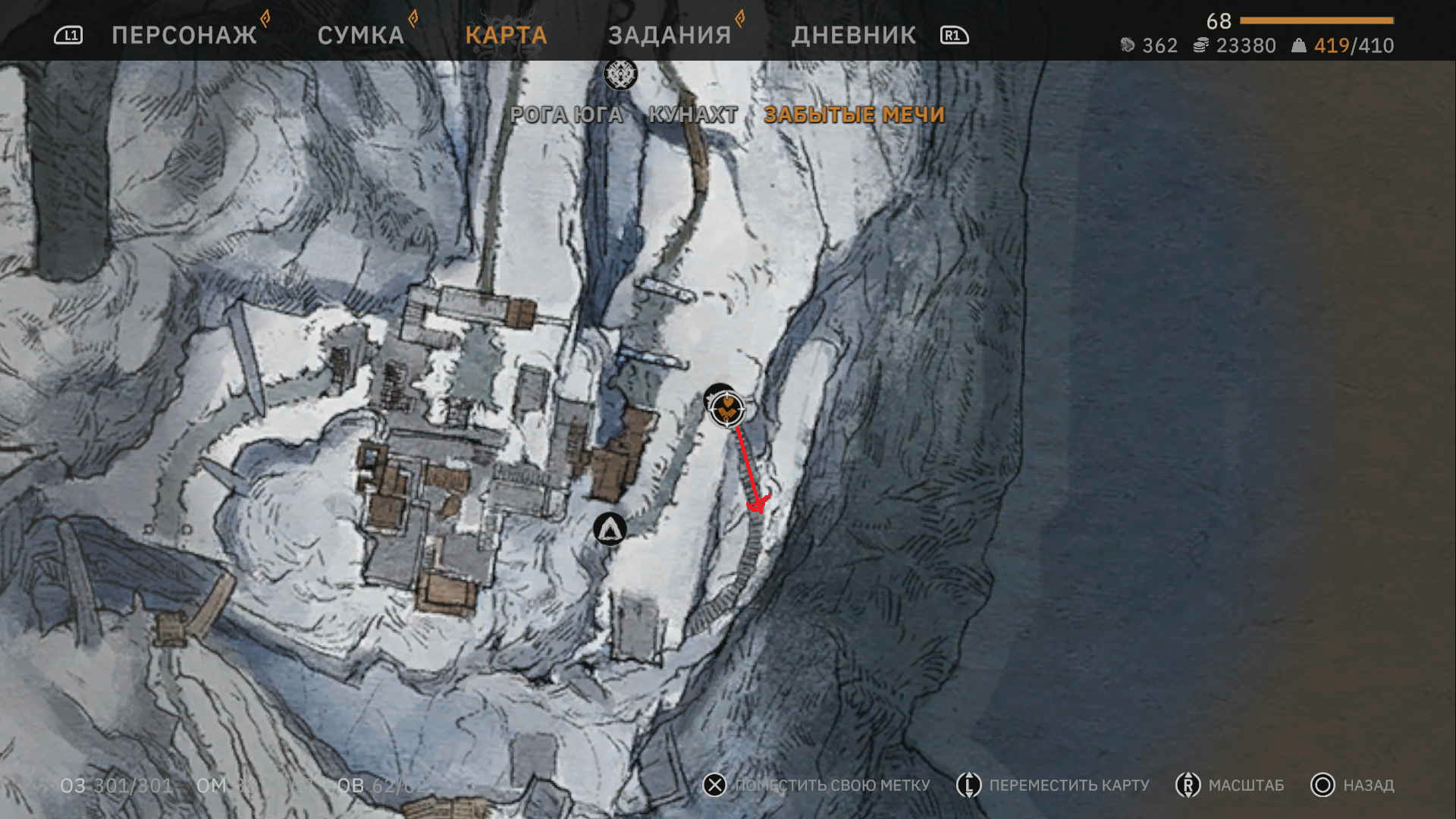Switch to the ПЕРСОНАЖ tab
This screenshot has width=1456, height=819.
[184, 35]
